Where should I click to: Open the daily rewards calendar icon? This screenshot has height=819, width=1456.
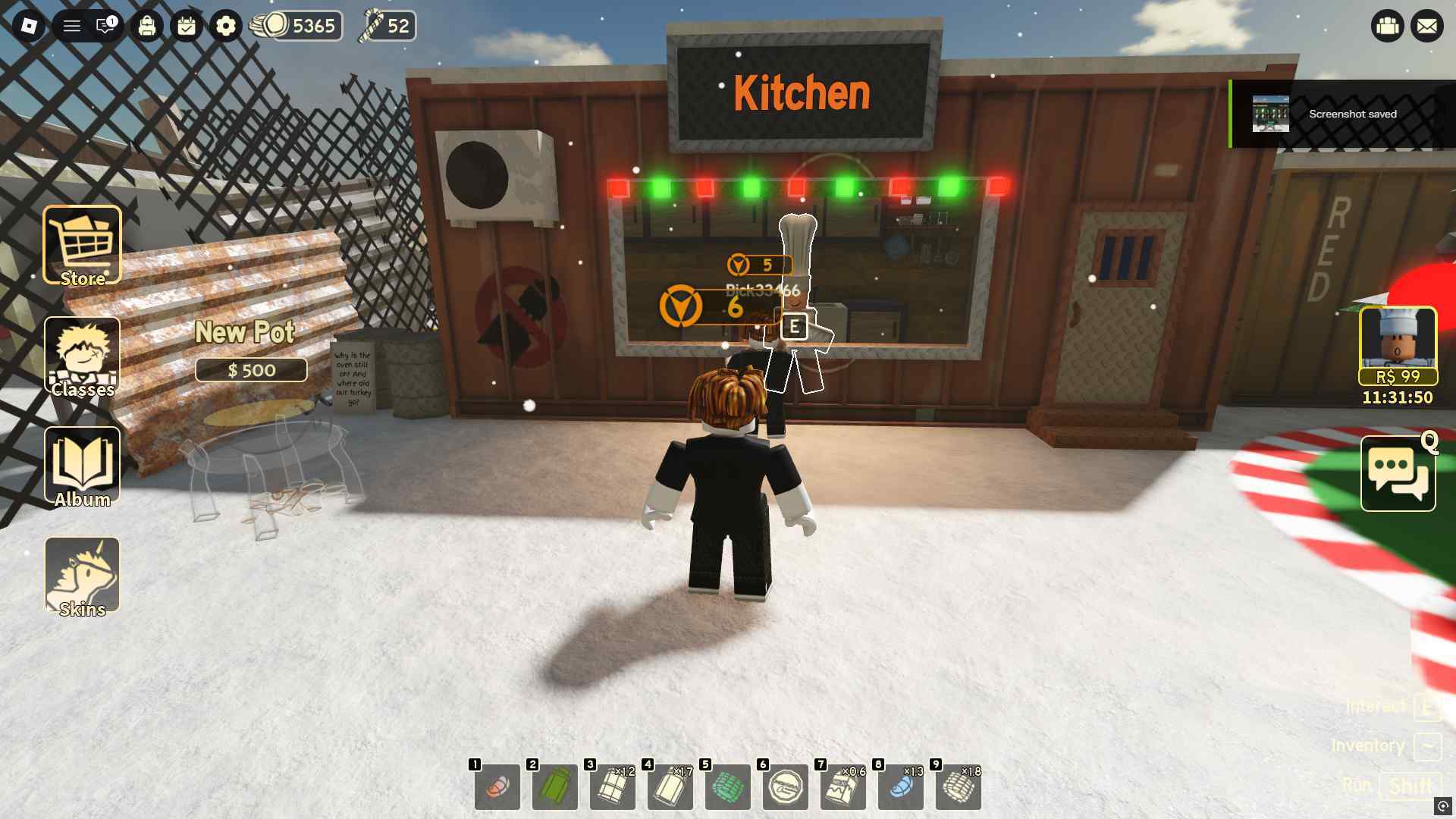point(186,25)
